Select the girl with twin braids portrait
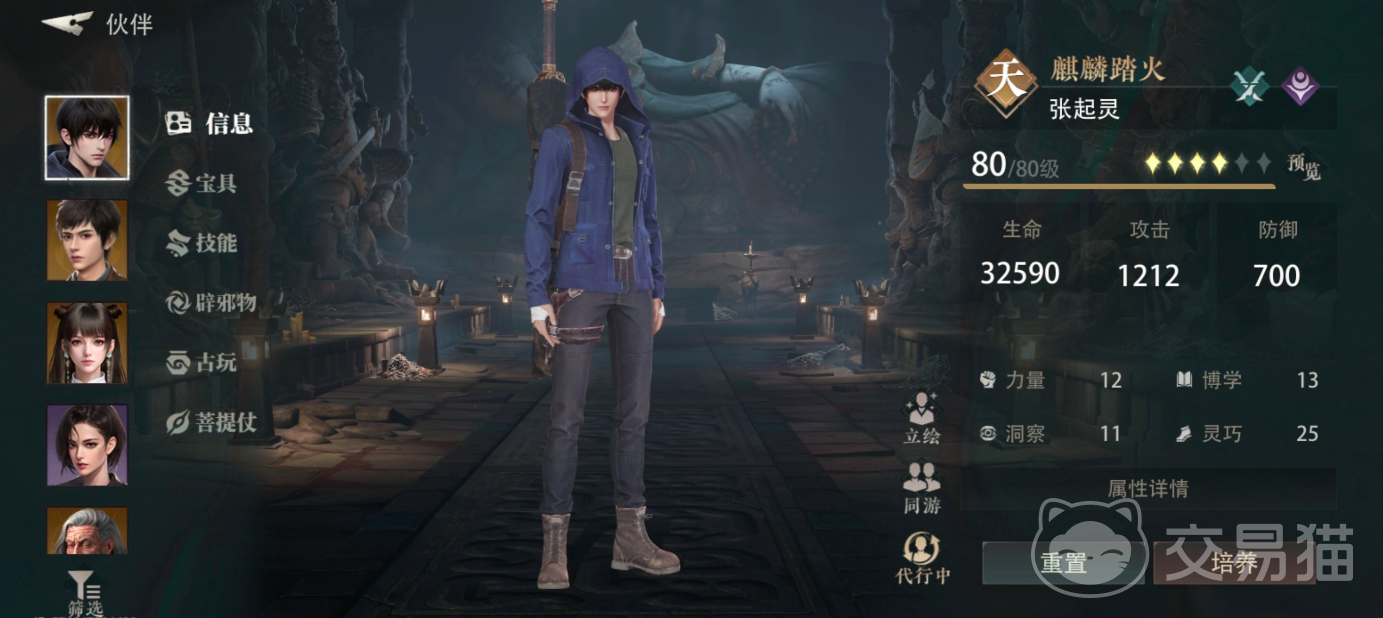The image size is (1383, 618). point(87,343)
